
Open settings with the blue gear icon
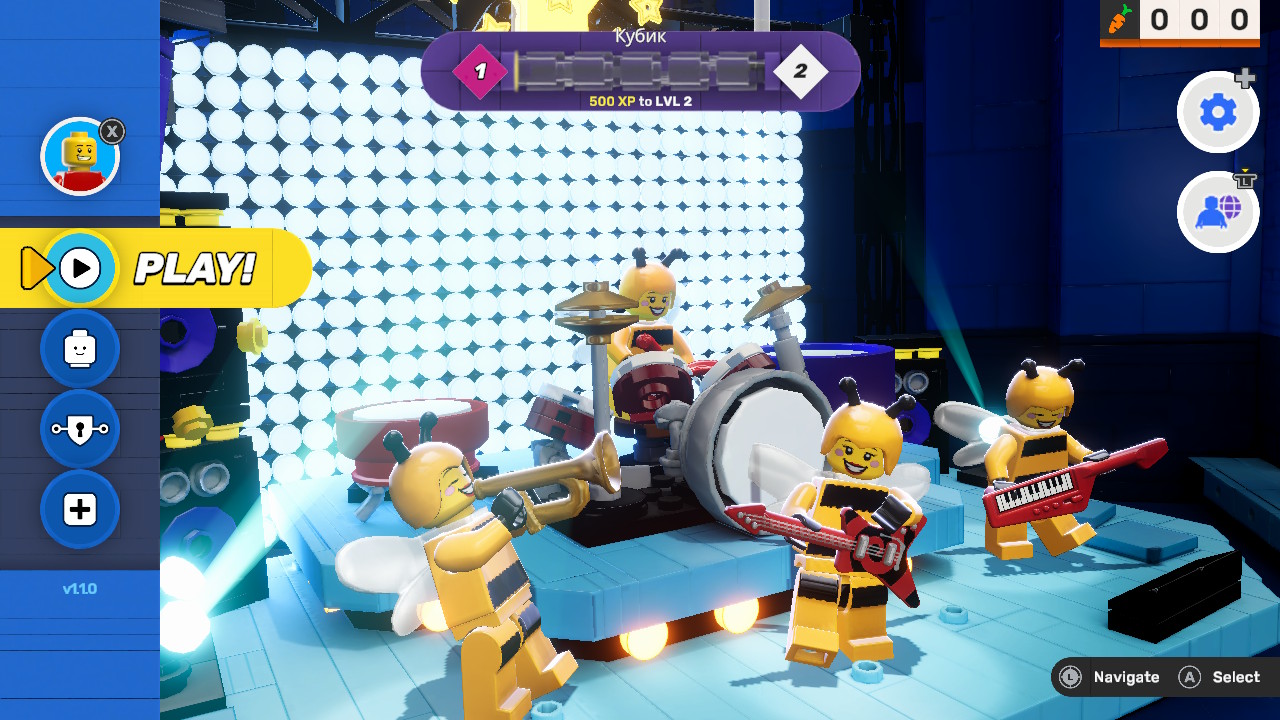coord(1217,113)
